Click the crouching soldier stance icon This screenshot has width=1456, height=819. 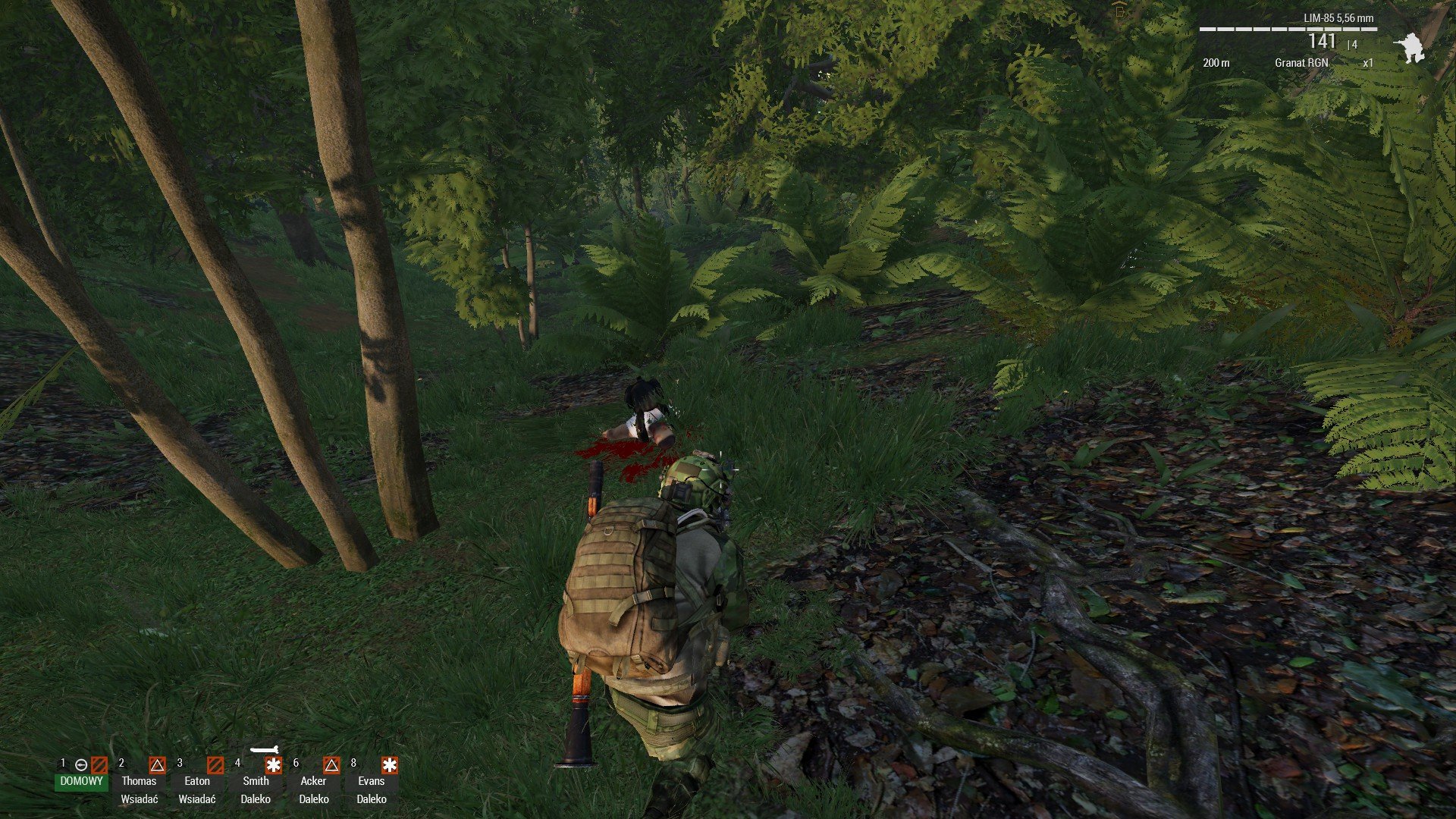(1410, 48)
